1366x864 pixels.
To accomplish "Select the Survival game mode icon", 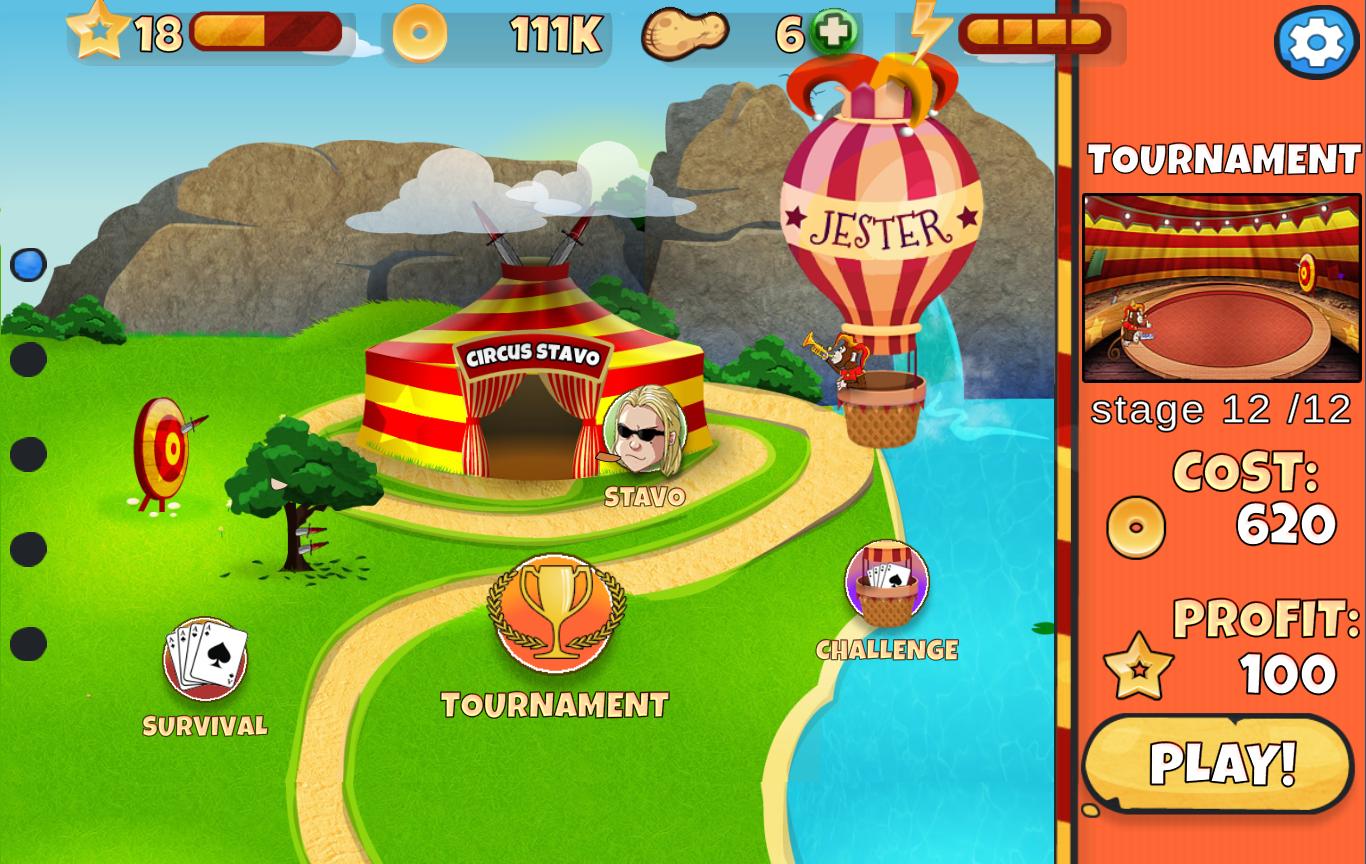I will [x=203, y=659].
